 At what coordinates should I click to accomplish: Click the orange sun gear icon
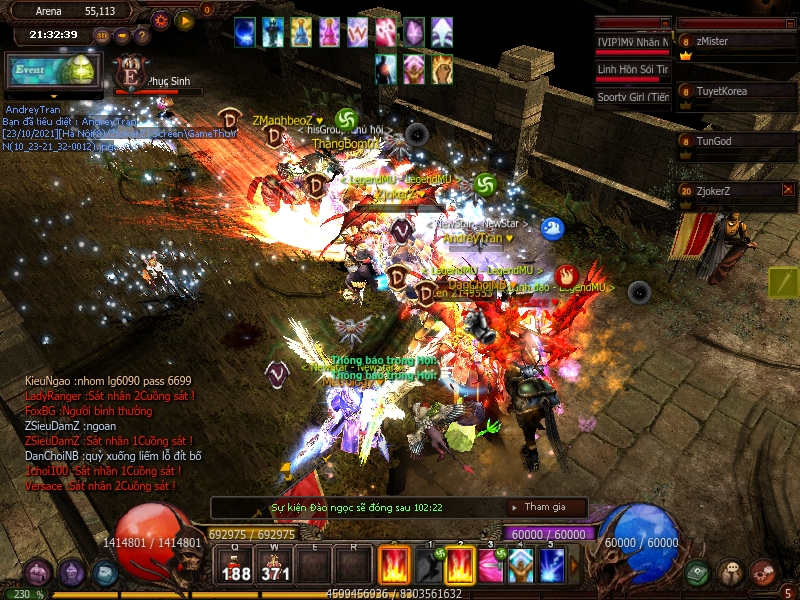(x=160, y=20)
